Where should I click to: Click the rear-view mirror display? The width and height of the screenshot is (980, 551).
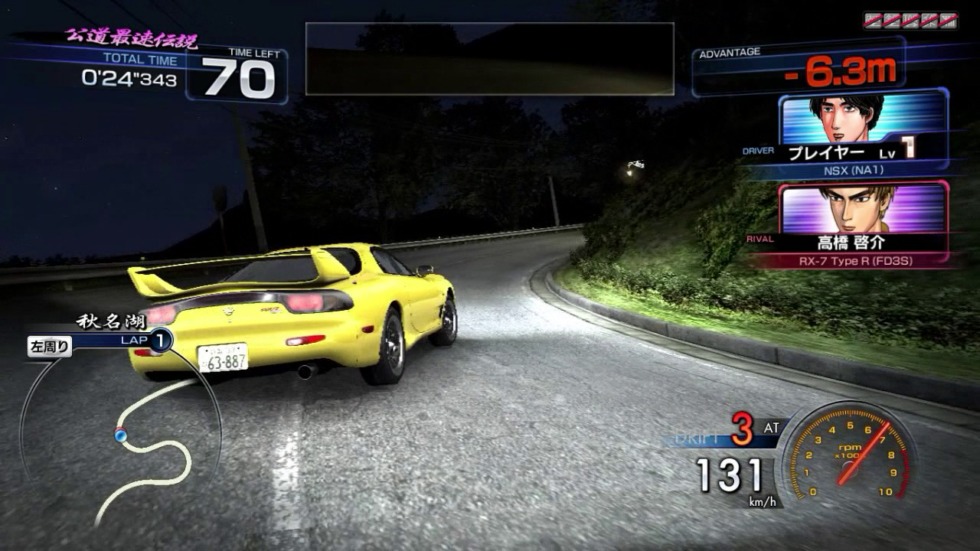point(490,59)
